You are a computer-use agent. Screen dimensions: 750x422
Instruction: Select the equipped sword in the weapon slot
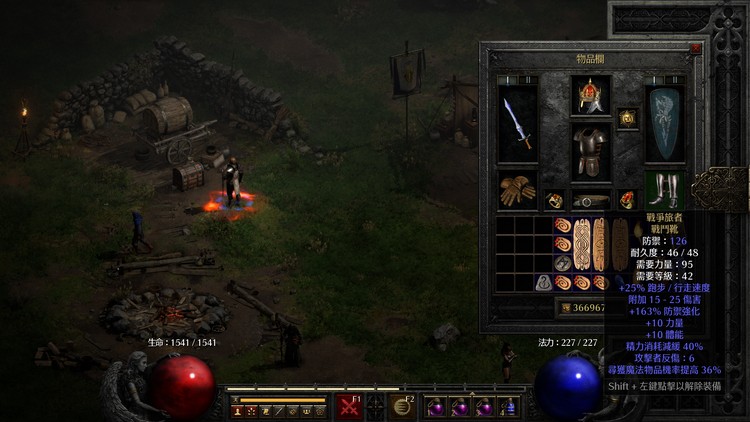[x=518, y=125]
